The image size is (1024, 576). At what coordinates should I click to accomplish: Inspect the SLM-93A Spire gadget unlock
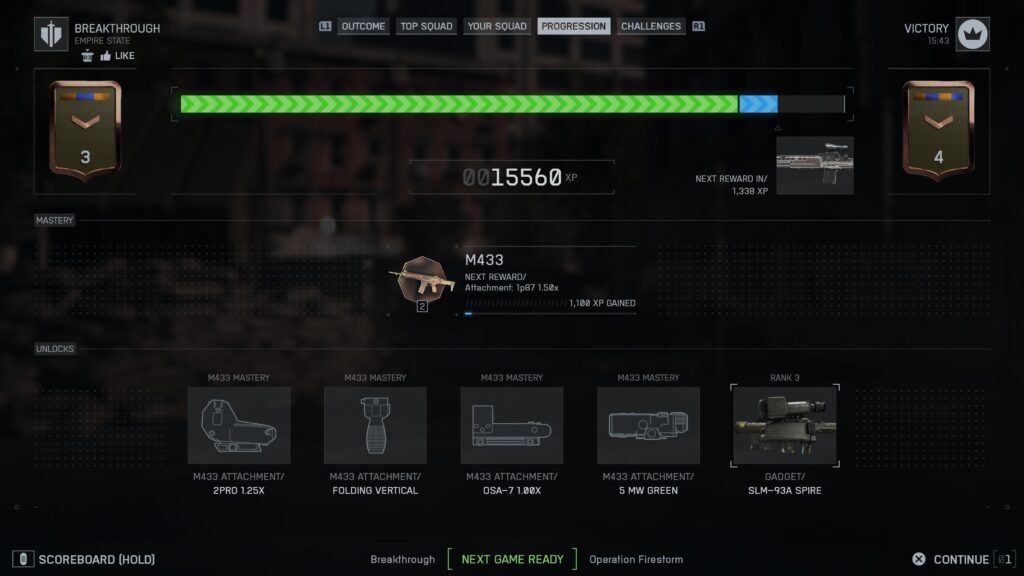(x=784, y=426)
